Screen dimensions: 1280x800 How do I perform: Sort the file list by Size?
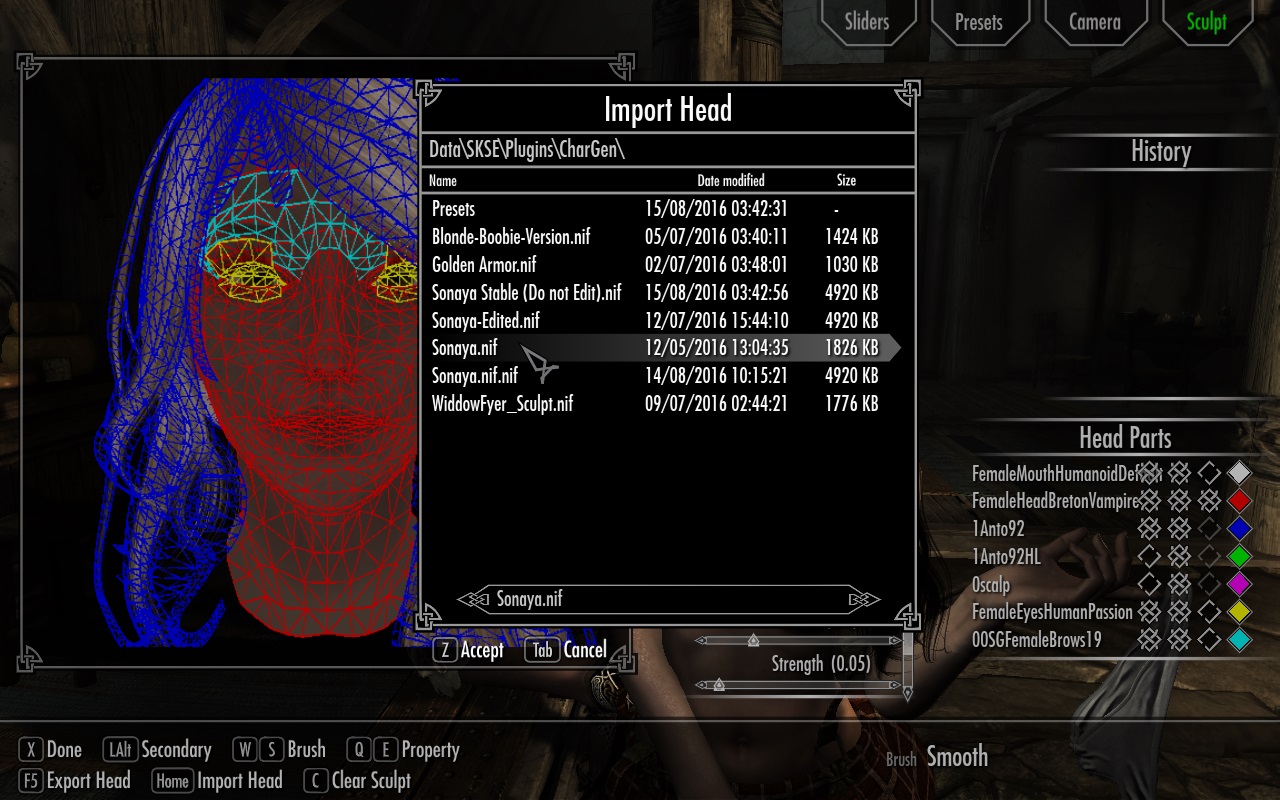[x=846, y=181]
